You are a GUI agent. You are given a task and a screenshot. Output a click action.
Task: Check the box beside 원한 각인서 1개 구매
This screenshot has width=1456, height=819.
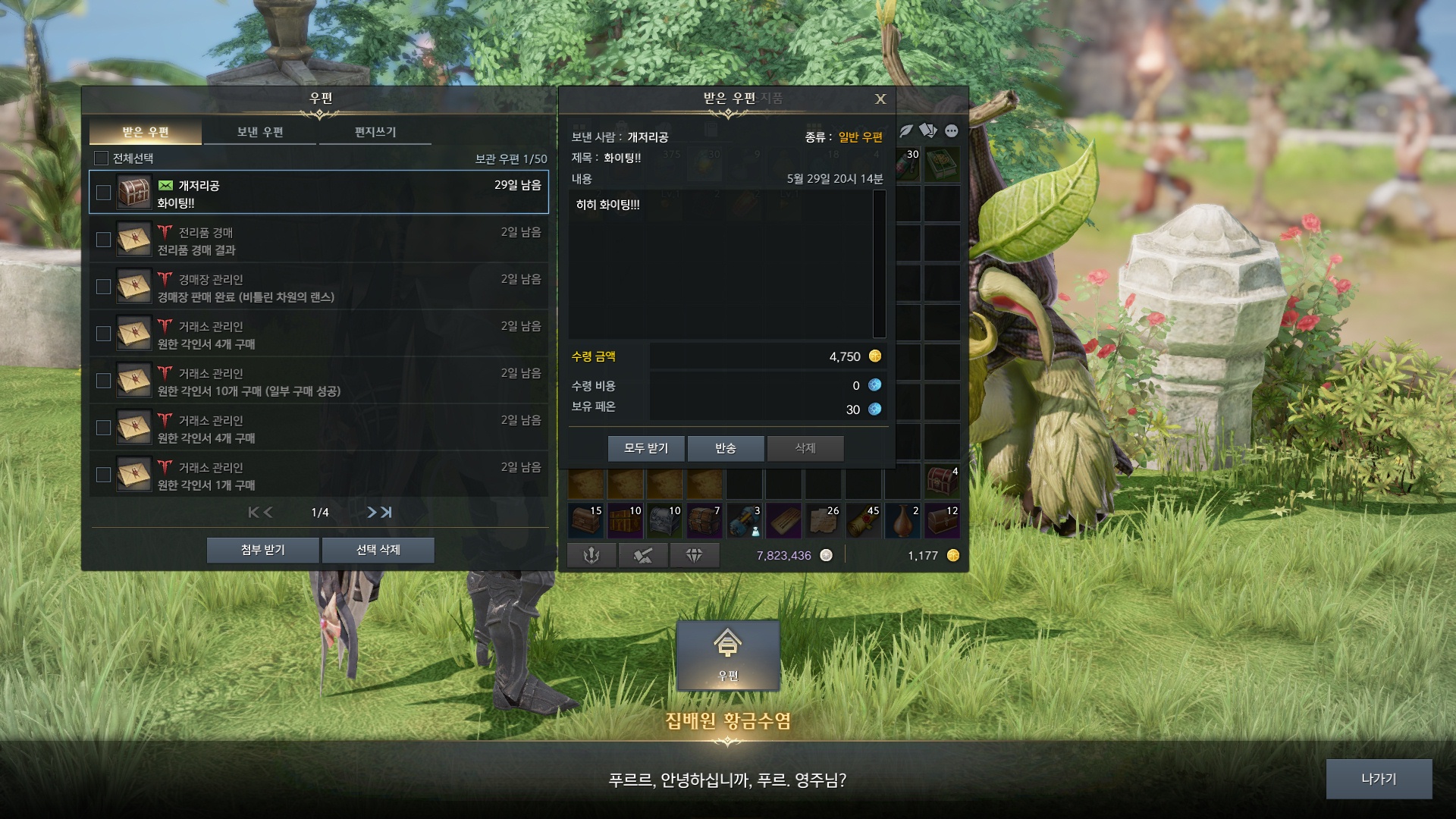coord(104,475)
